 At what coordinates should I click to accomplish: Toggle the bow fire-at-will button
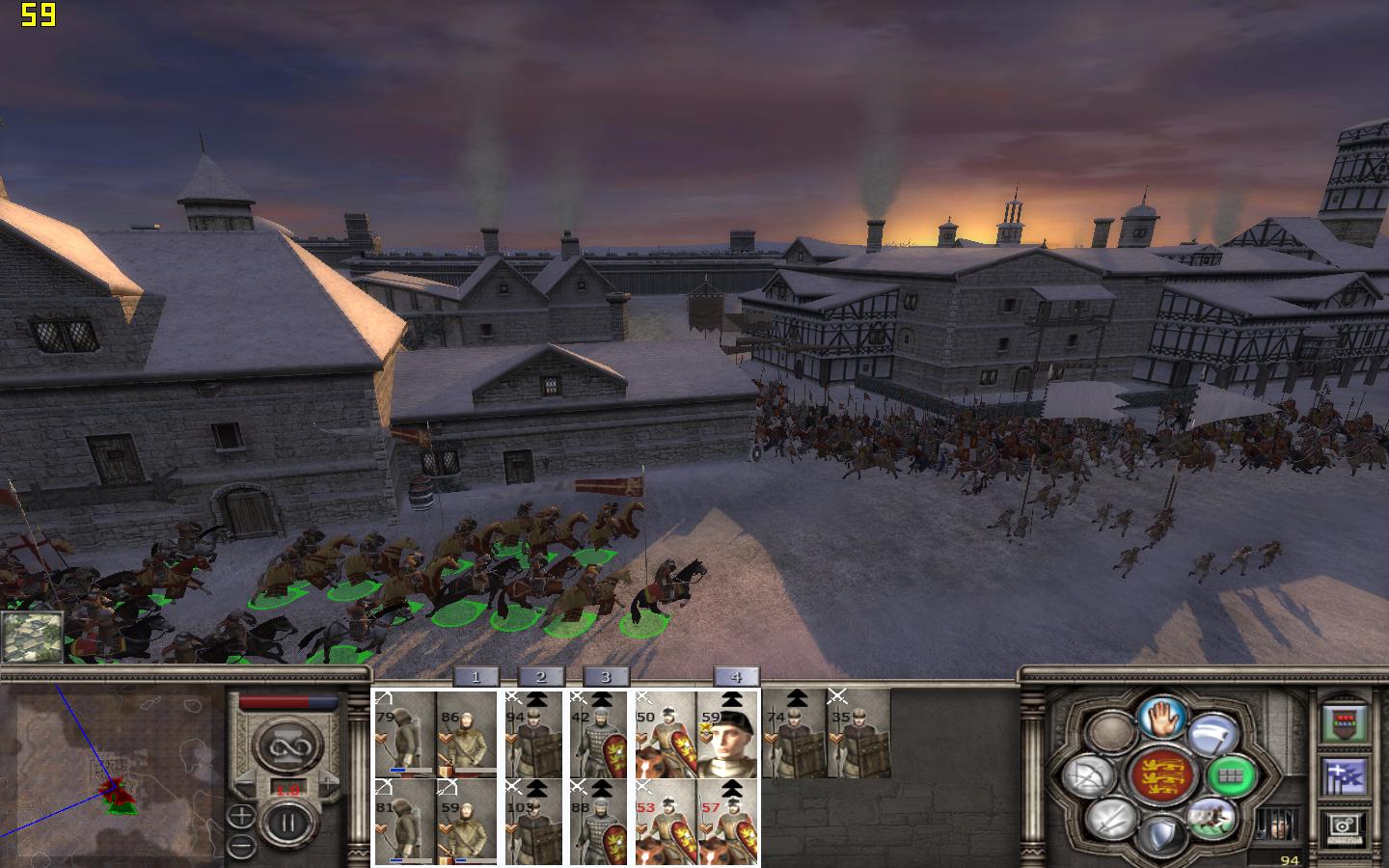[x=1089, y=776]
